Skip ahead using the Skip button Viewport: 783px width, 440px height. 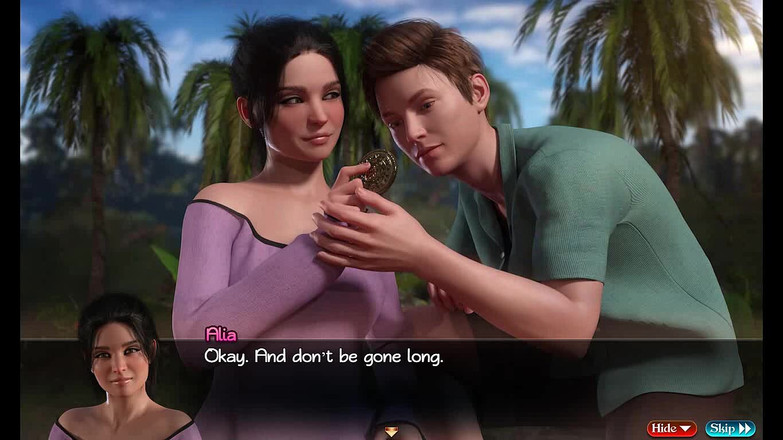(x=730, y=429)
